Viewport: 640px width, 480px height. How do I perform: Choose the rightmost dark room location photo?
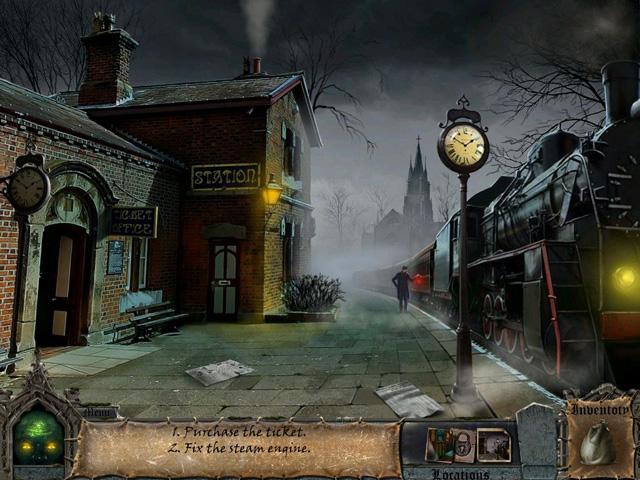[x=494, y=445]
